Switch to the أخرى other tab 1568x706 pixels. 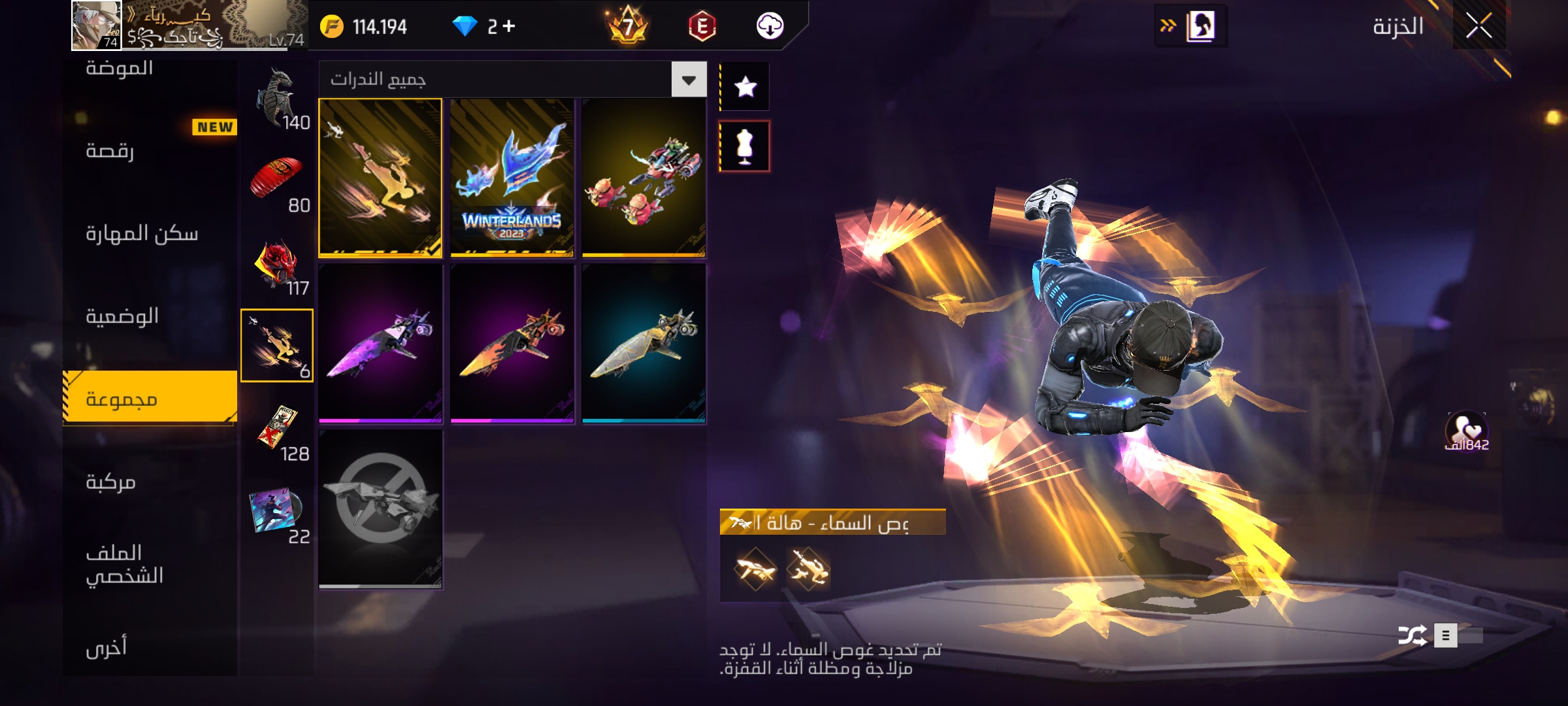(106, 647)
